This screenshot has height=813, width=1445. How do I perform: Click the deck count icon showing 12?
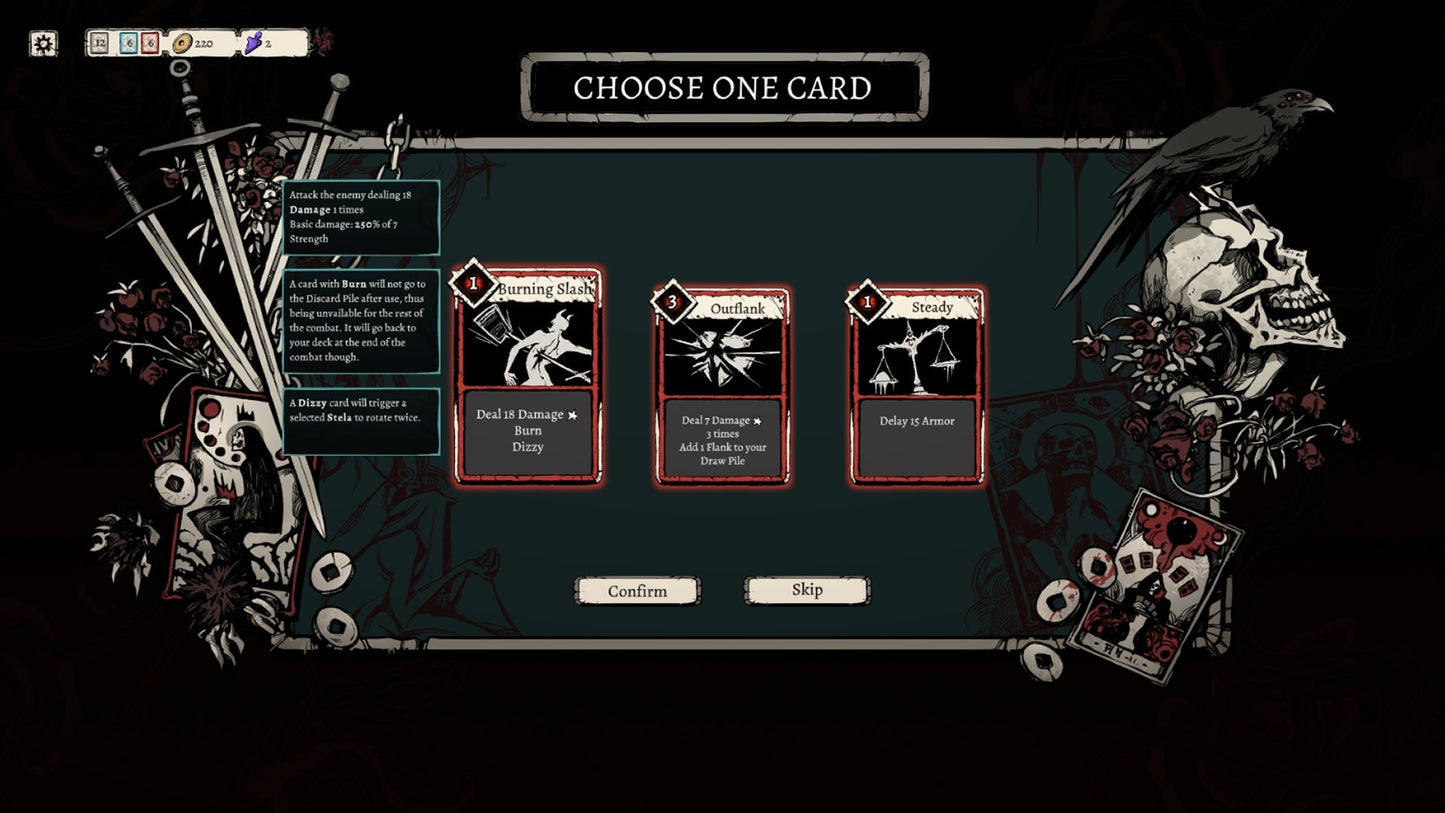[99, 44]
